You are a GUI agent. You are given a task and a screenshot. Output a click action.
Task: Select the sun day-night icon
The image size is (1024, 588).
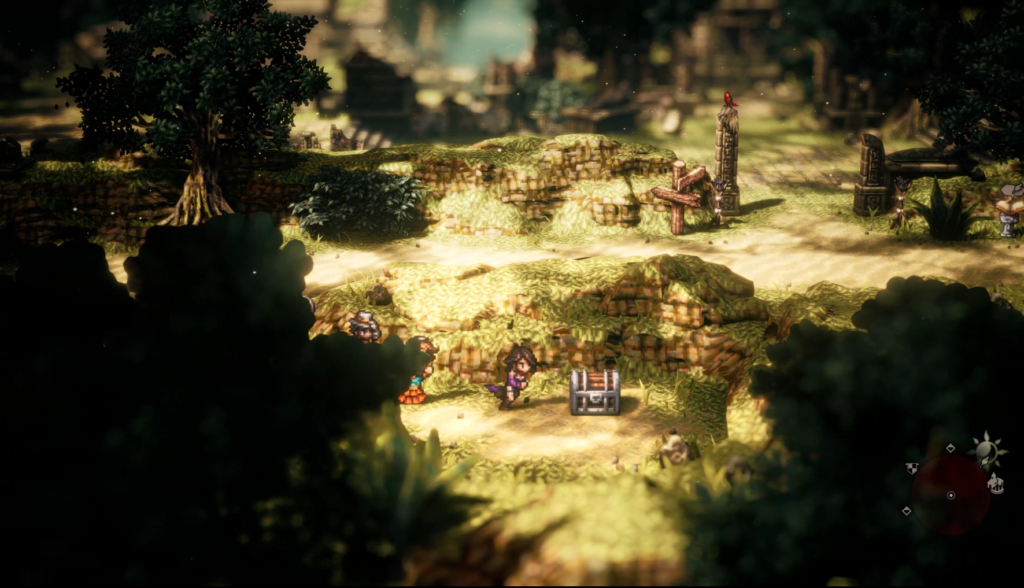[x=988, y=452]
